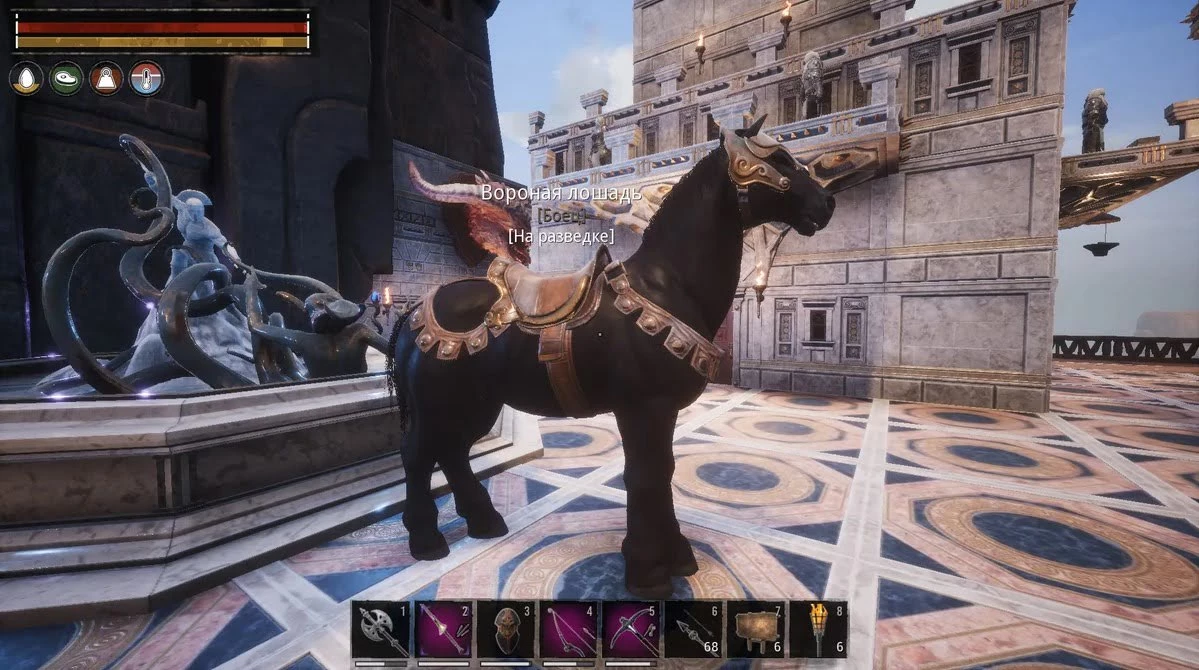Choose the arrows stack of 68
The width and height of the screenshot is (1199, 670).
point(693,629)
